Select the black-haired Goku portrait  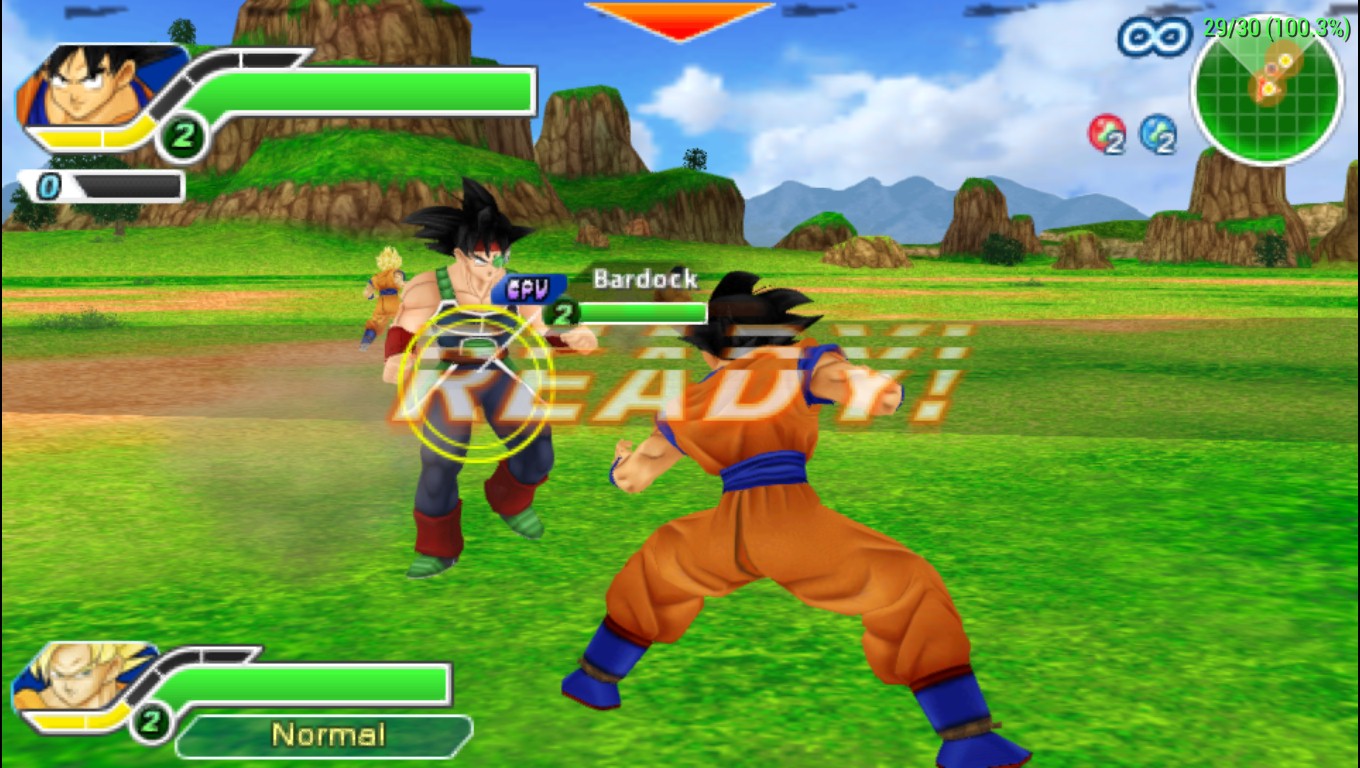pyautogui.click(x=85, y=87)
